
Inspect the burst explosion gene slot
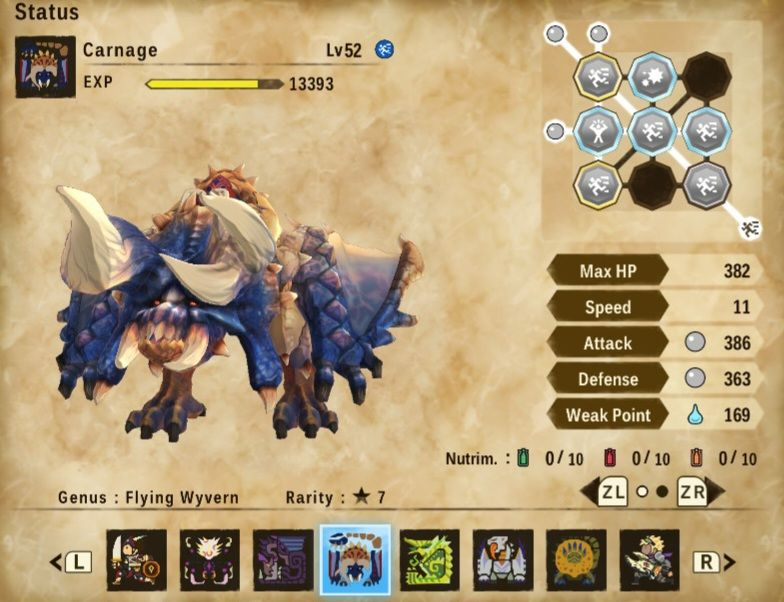pyautogui.click(x=653, y=77)
